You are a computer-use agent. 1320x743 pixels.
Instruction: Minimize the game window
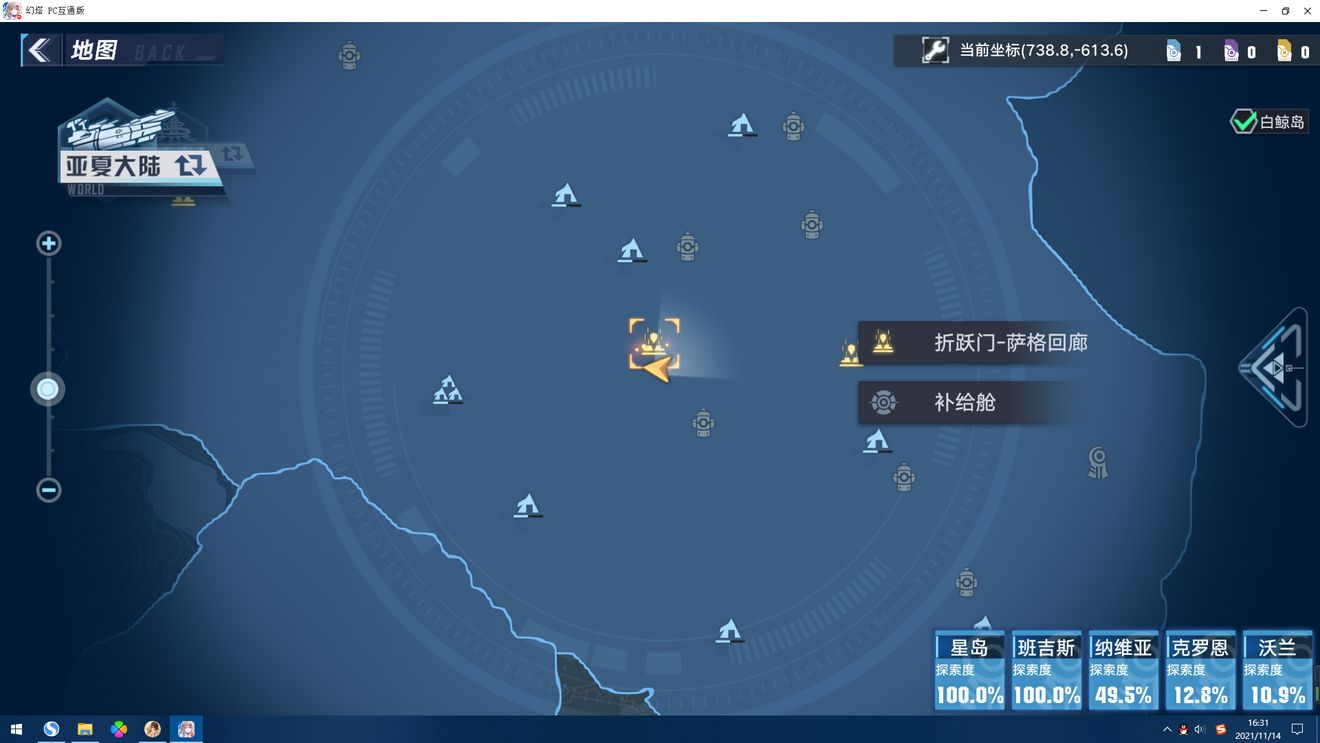1263,10
